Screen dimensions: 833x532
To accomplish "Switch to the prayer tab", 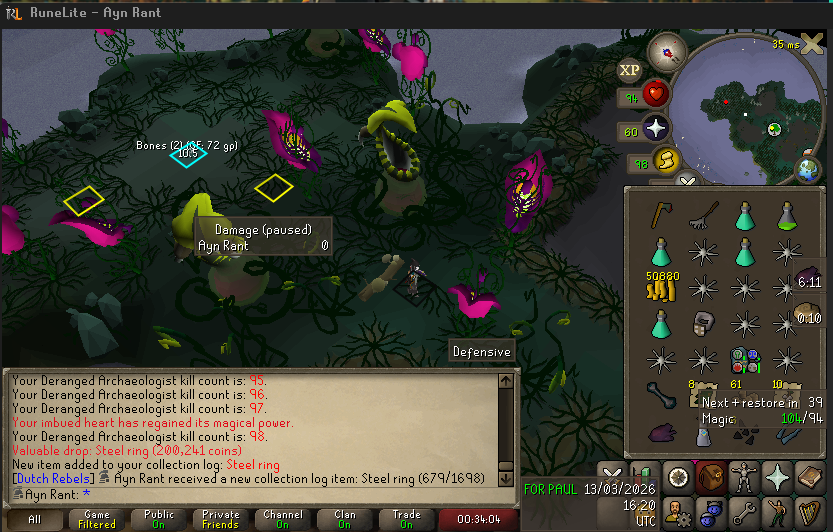I will (776, 476).
